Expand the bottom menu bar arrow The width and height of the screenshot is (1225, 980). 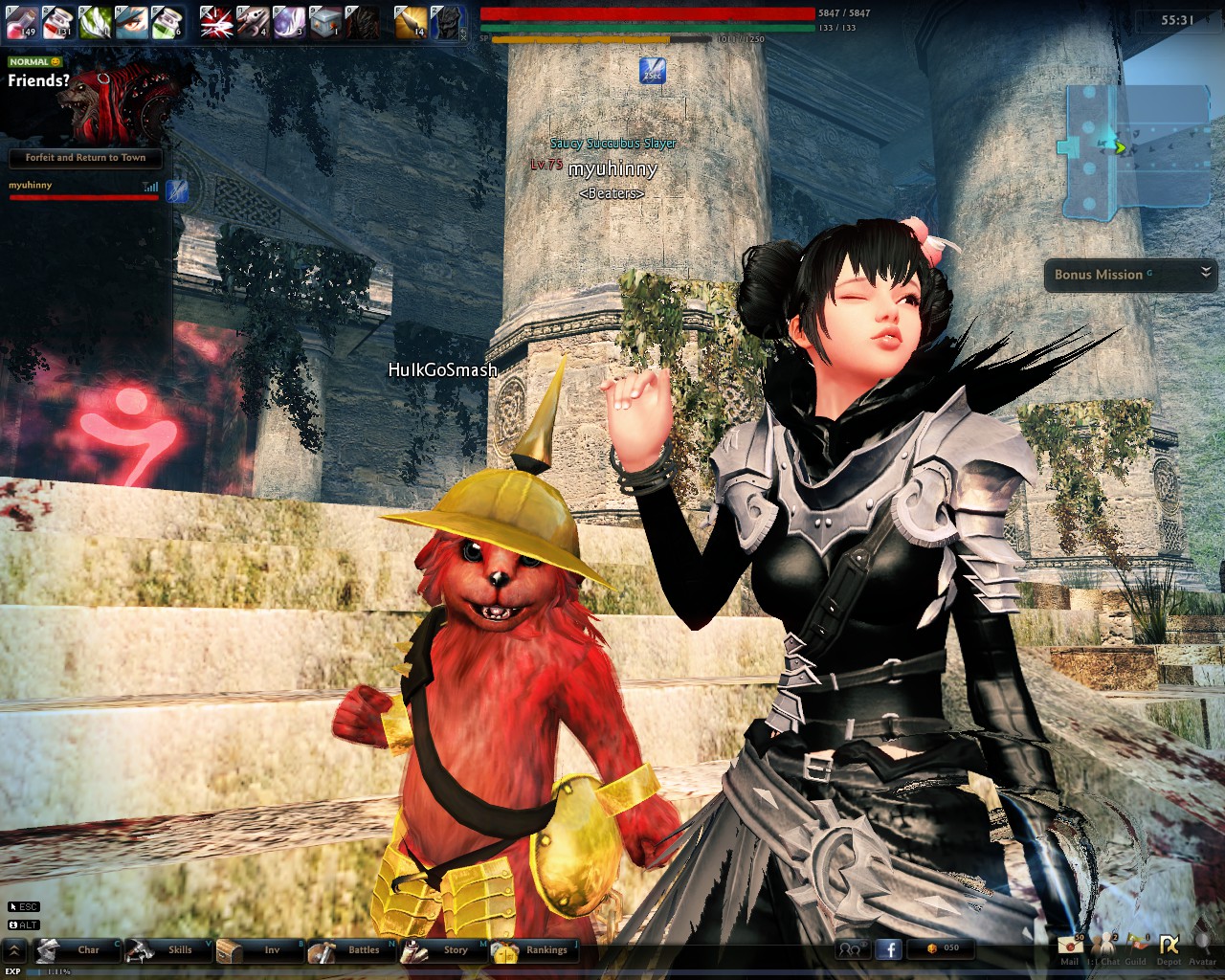(14, 949)
